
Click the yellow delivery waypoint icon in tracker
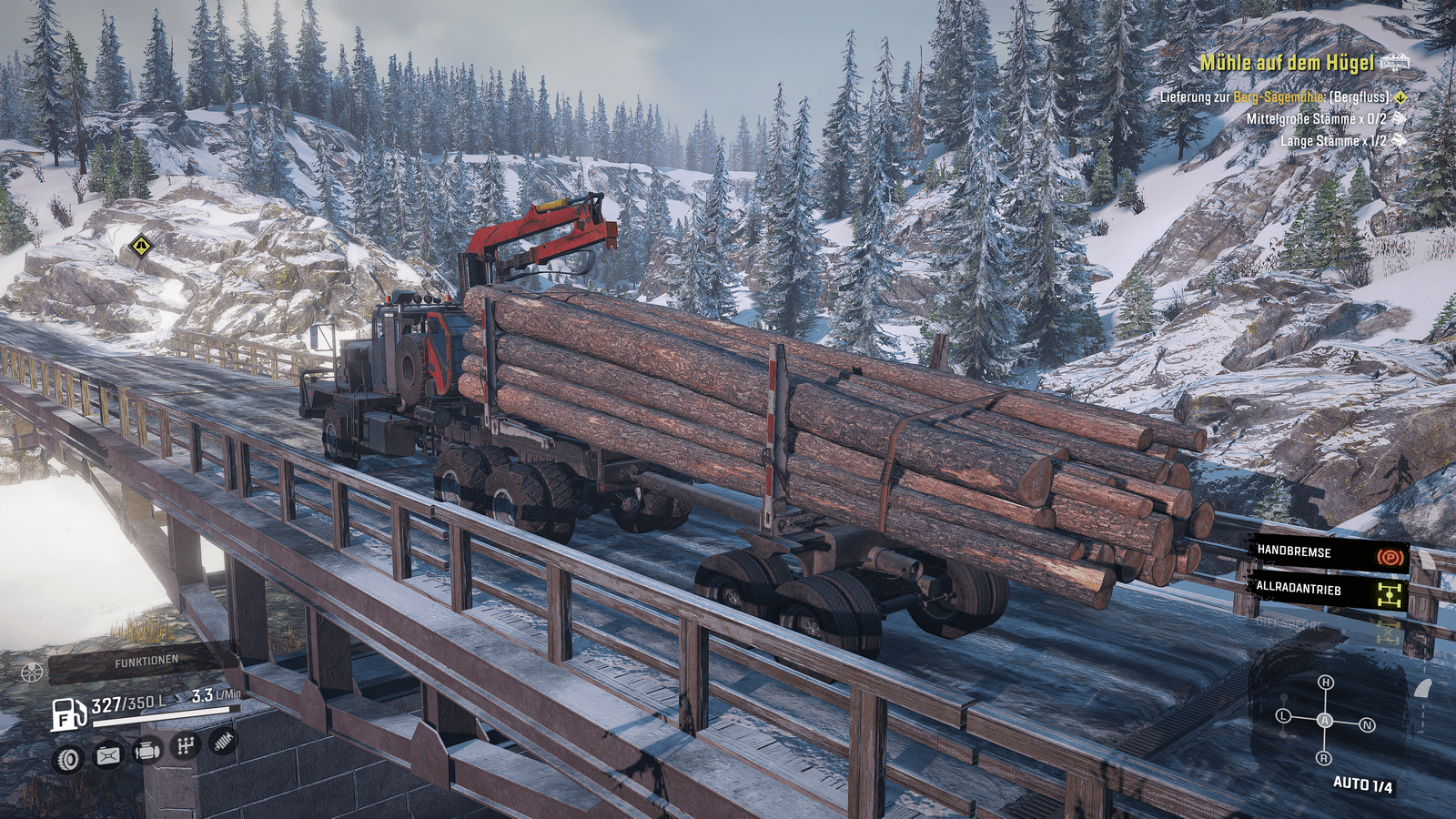(x=1400, y=97)
